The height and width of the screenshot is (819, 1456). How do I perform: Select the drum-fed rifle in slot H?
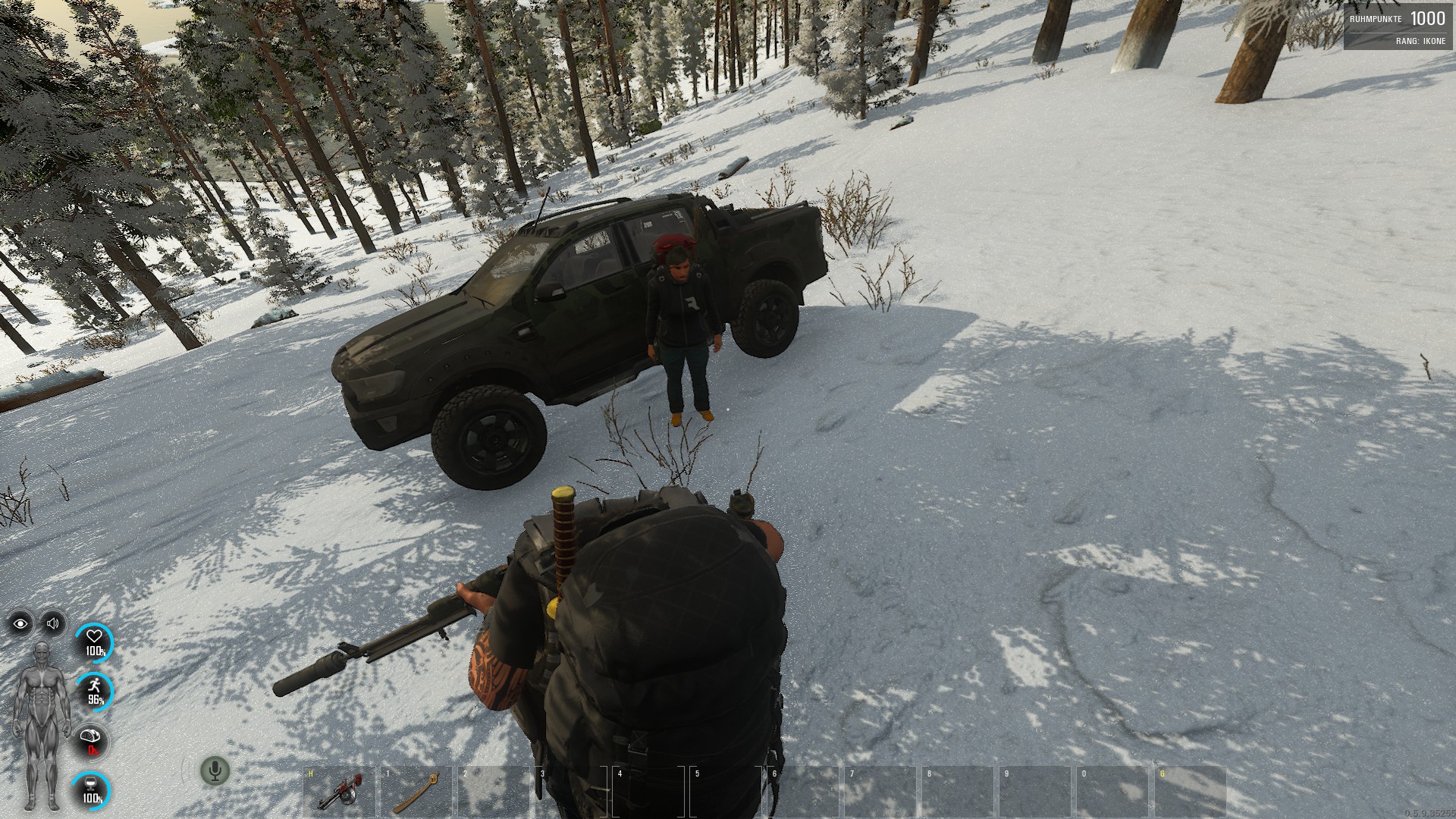(x=339, y=792)
